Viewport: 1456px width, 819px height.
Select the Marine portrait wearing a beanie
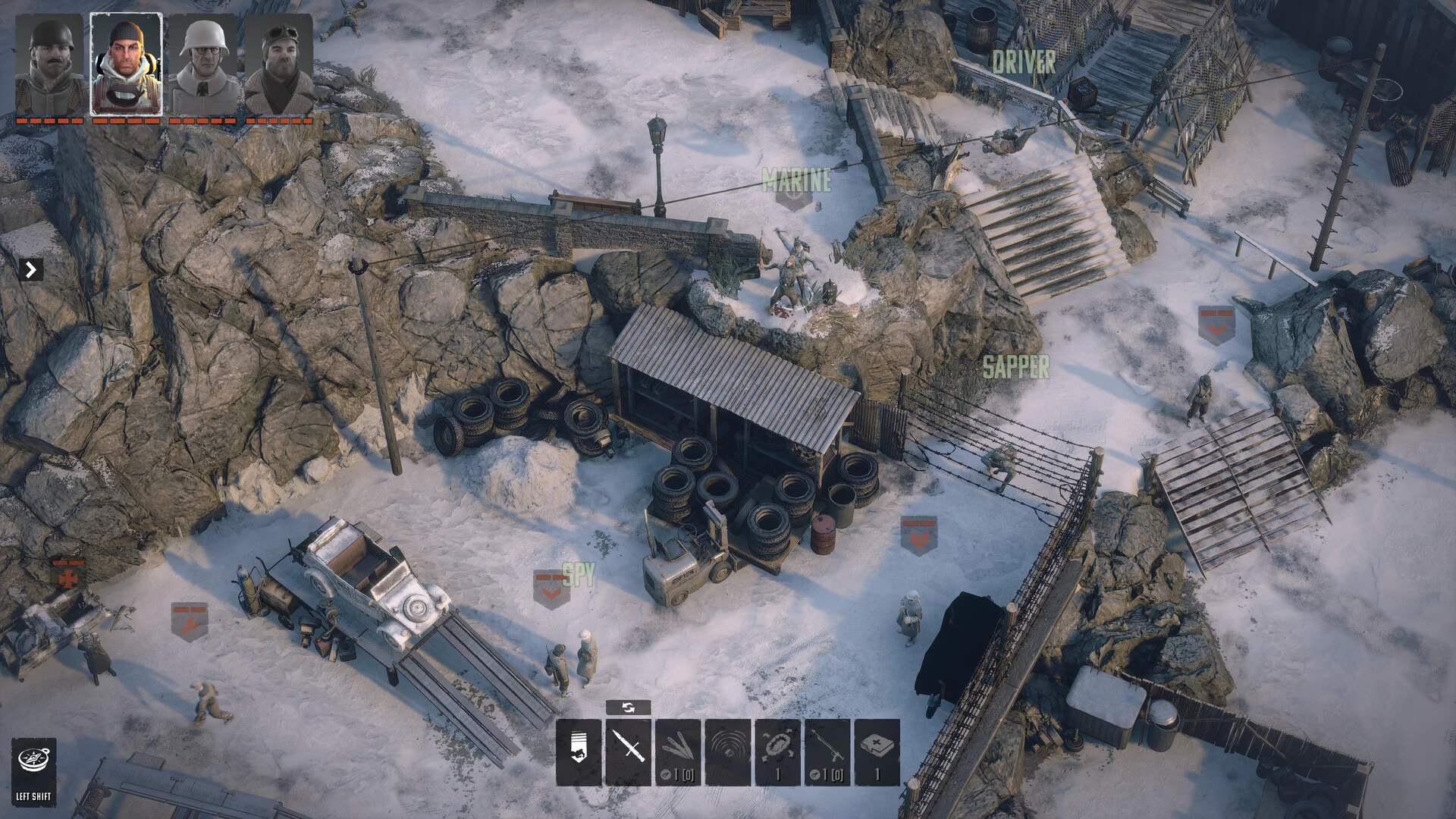126,65
